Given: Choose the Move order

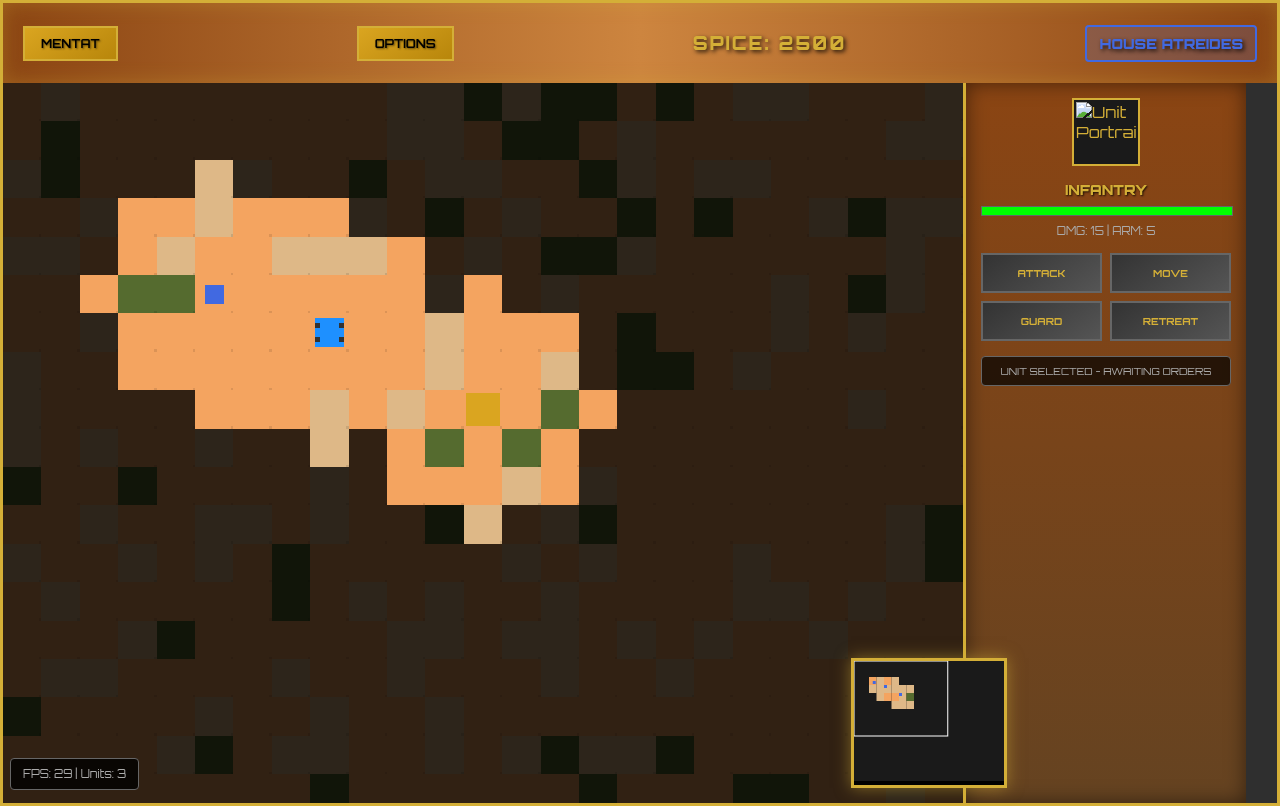Looking at the screenshot, I should [1170, 273].
